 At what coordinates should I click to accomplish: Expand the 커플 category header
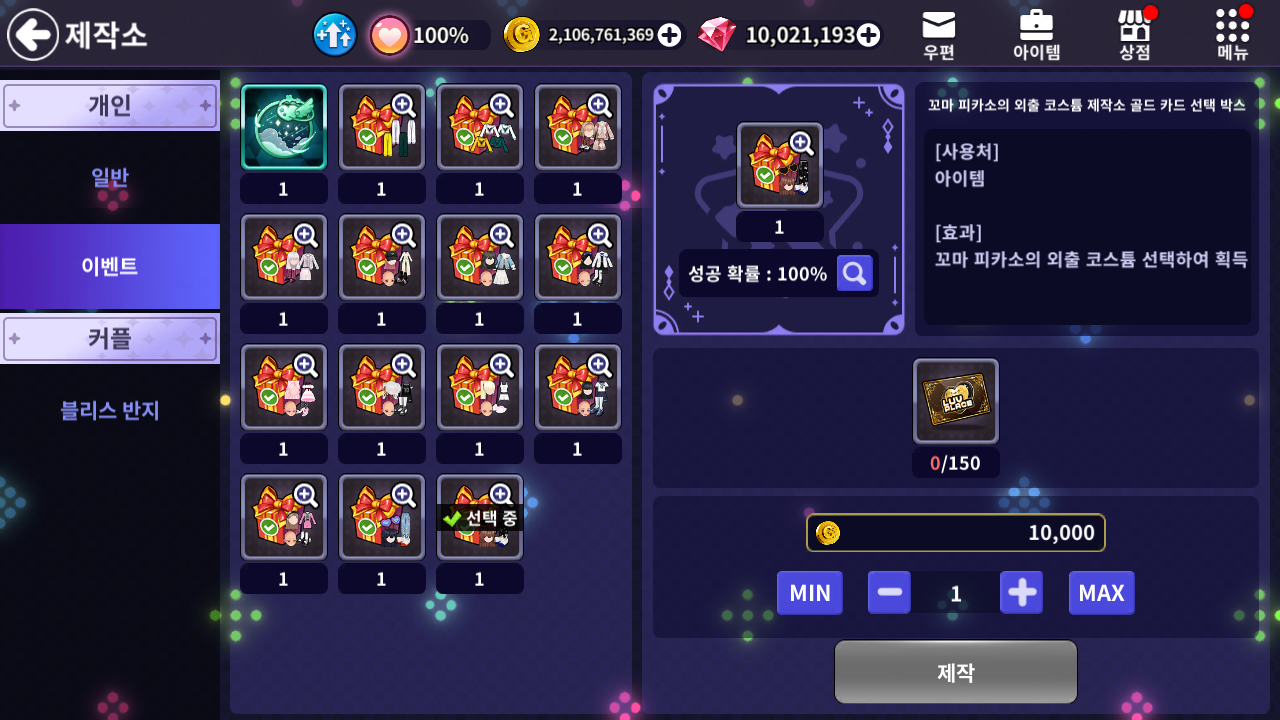110,338
